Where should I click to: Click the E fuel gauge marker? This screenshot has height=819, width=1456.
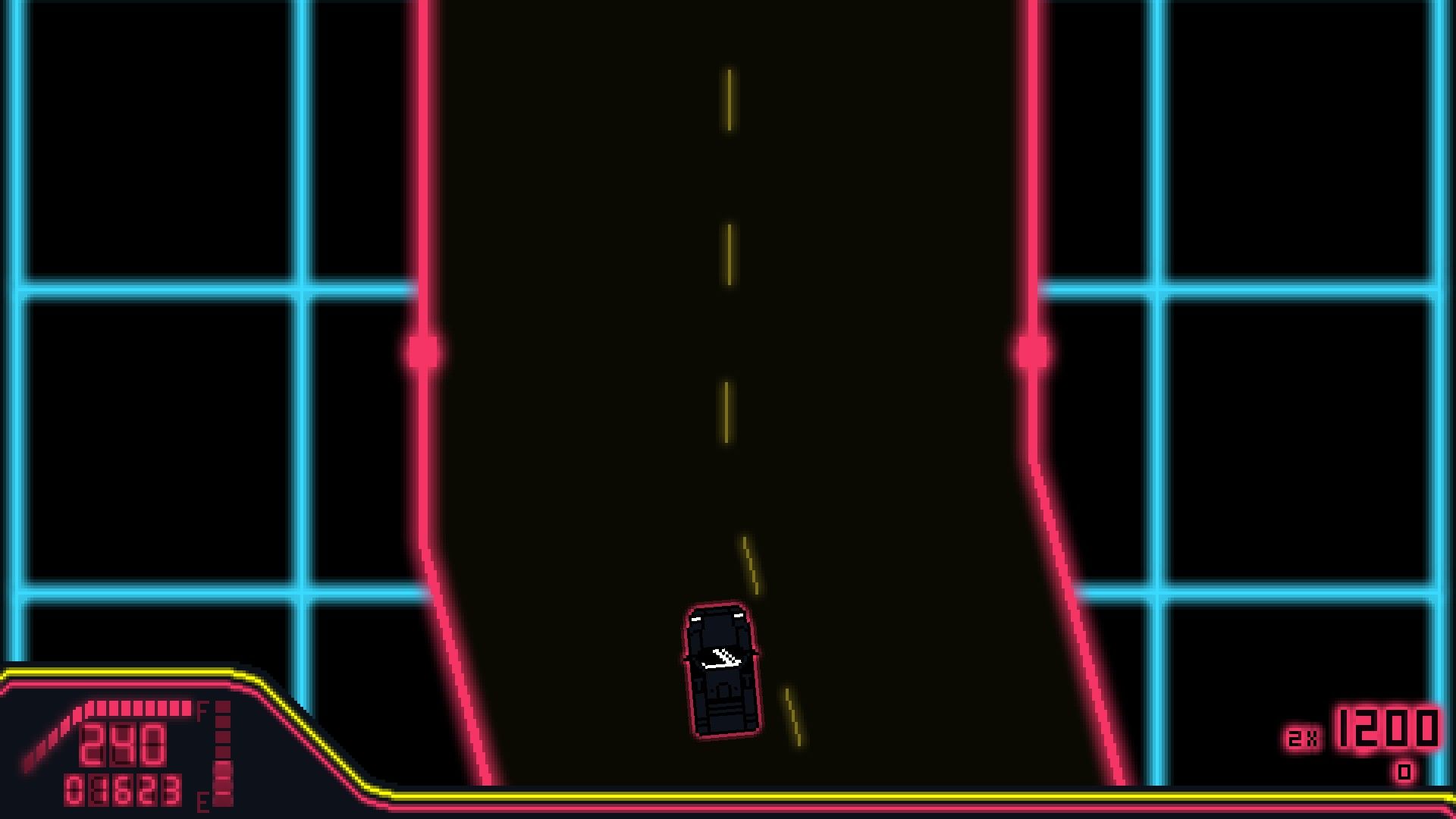tap(202, 800)
